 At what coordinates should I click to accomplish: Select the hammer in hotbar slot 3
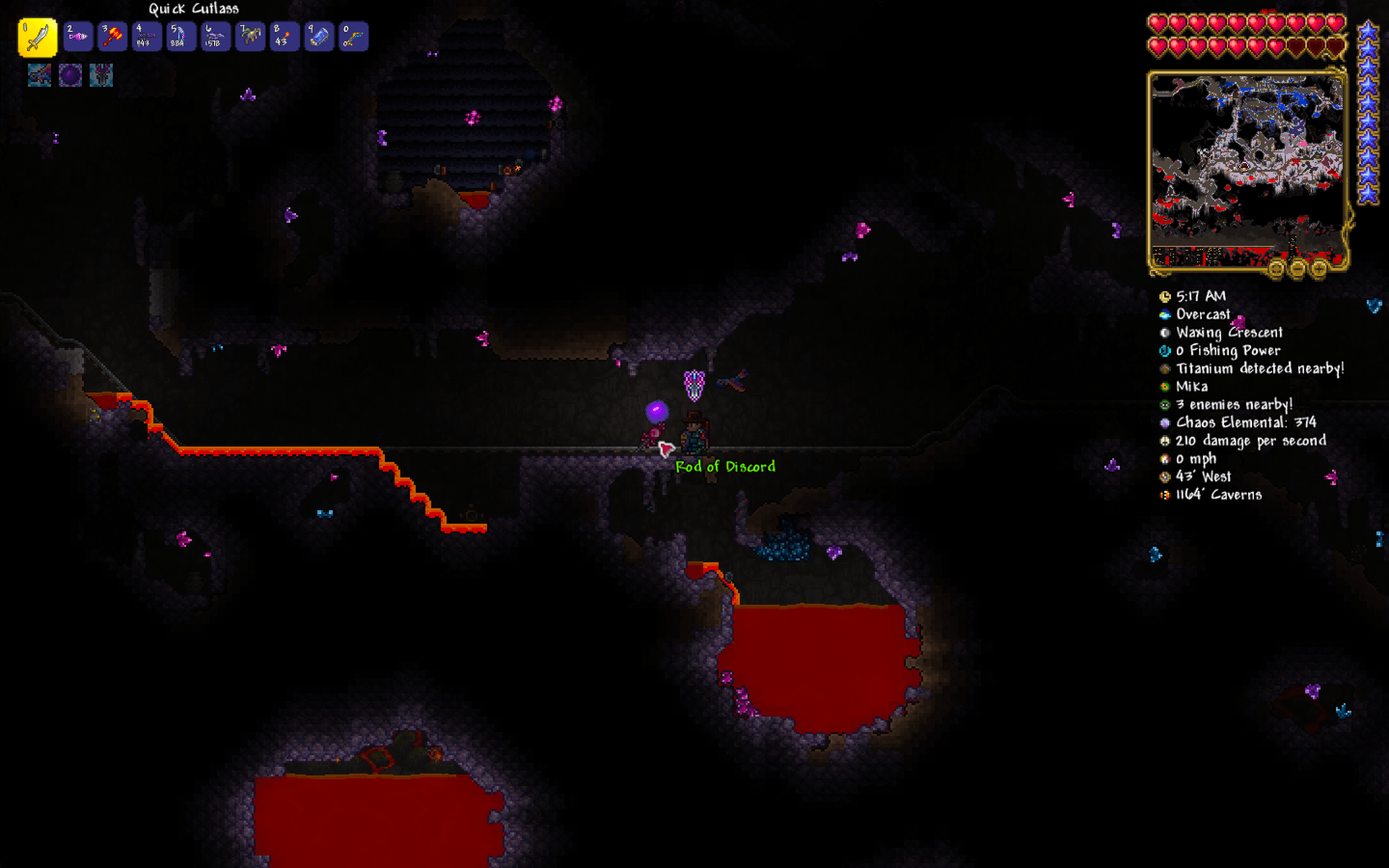coord(112,36)
